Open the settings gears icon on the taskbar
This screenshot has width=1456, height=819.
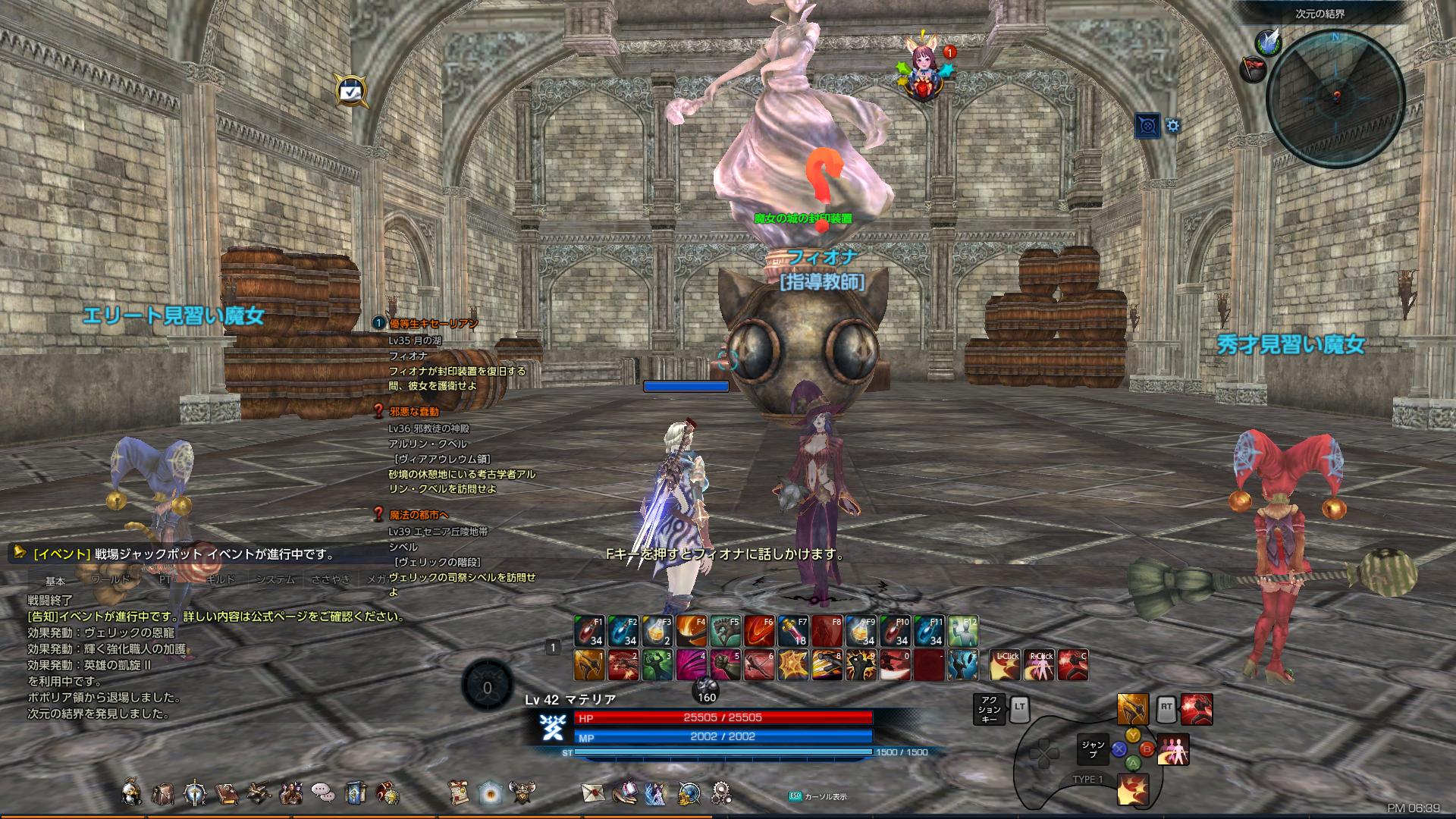(x=721, y=792)
